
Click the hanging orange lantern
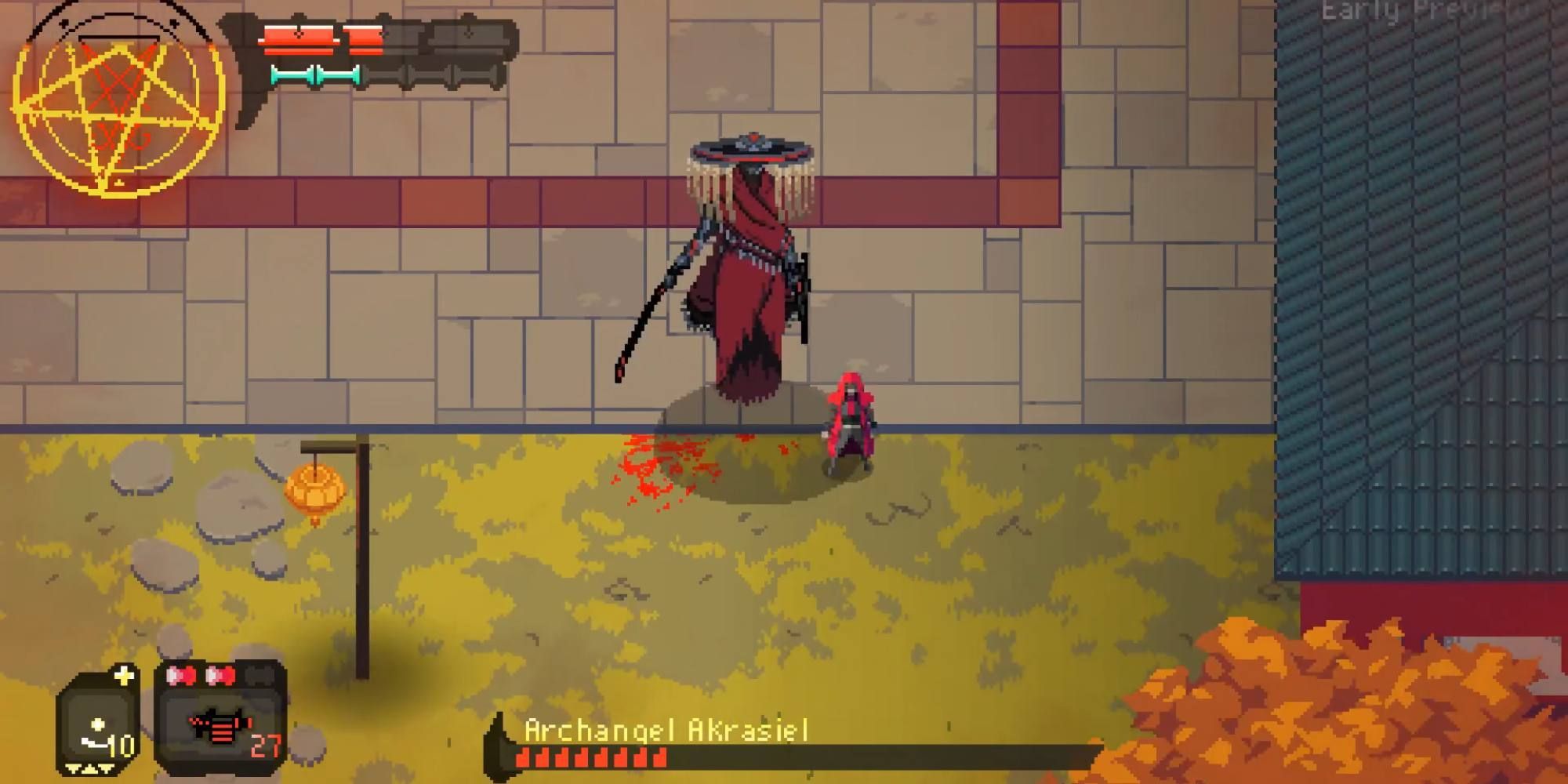point(314,490)
